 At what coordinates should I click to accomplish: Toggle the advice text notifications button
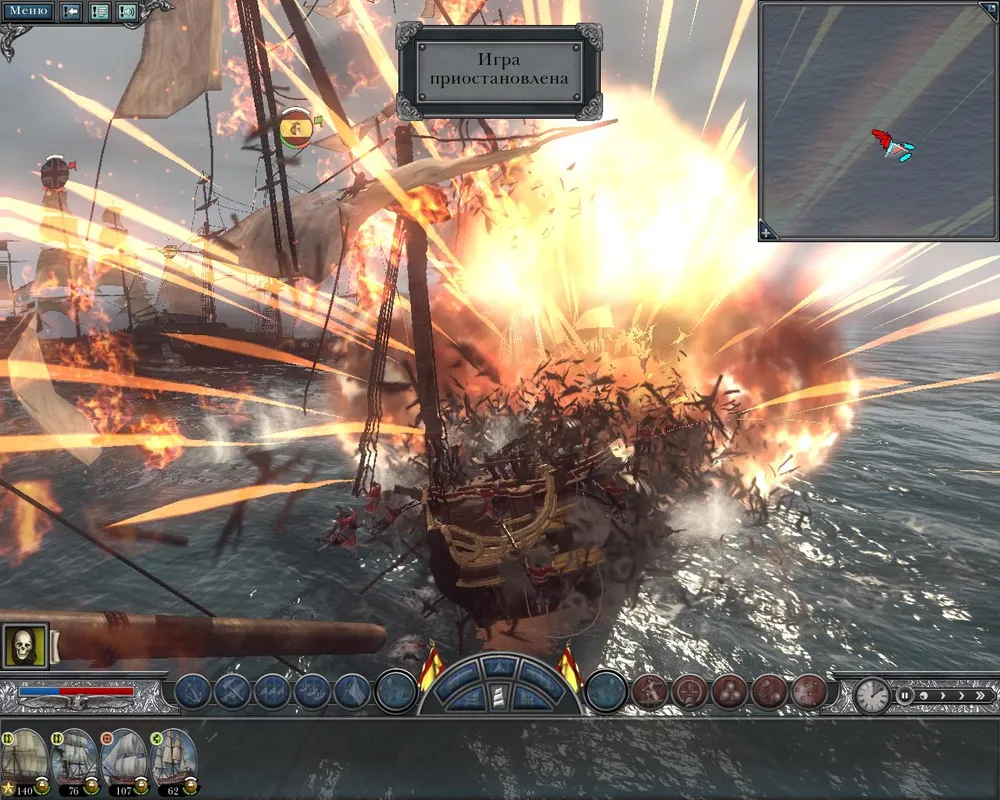(100, 12)
